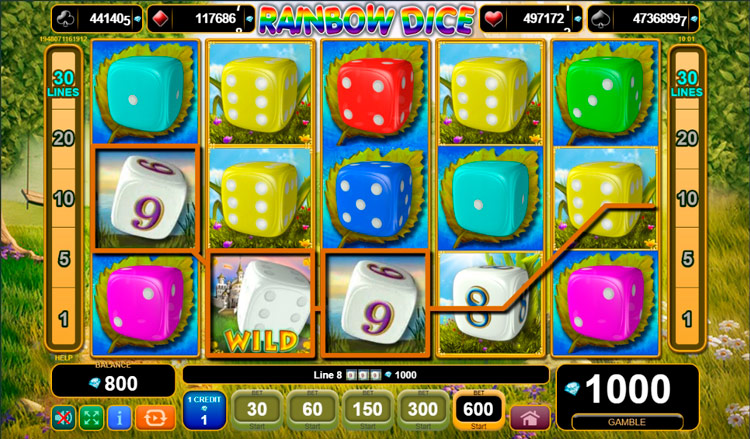
Task: Activate the orange autoplay button
Action: (x=148, y=417)
